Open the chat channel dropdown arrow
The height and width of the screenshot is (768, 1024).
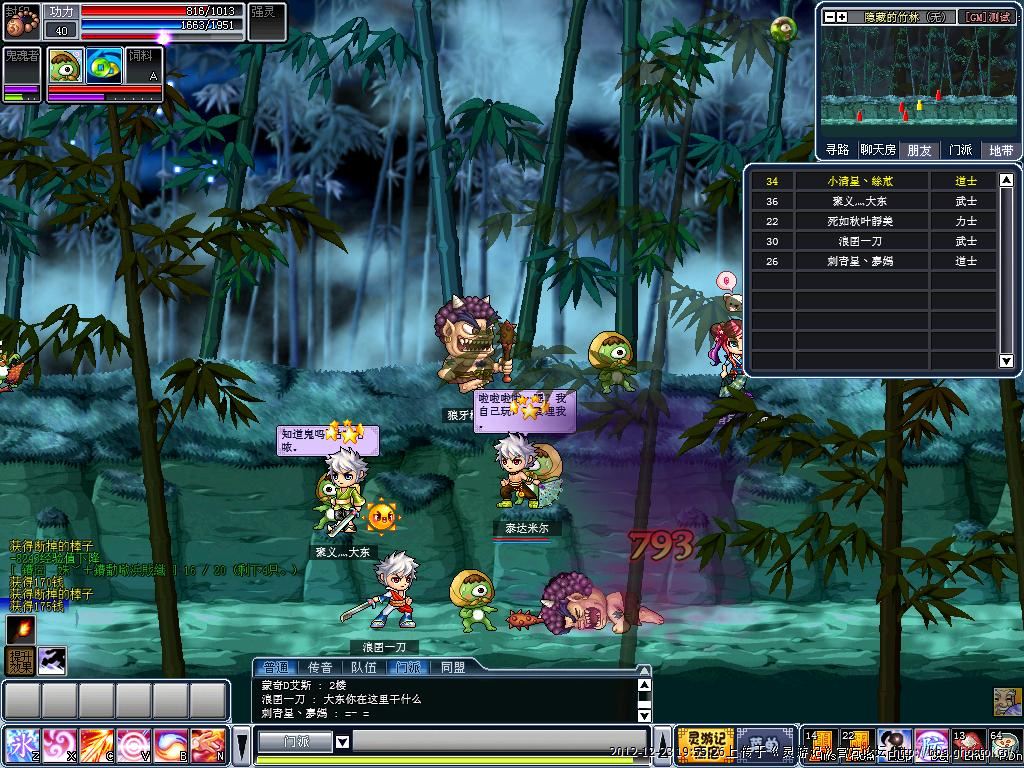tap(342, 742)
